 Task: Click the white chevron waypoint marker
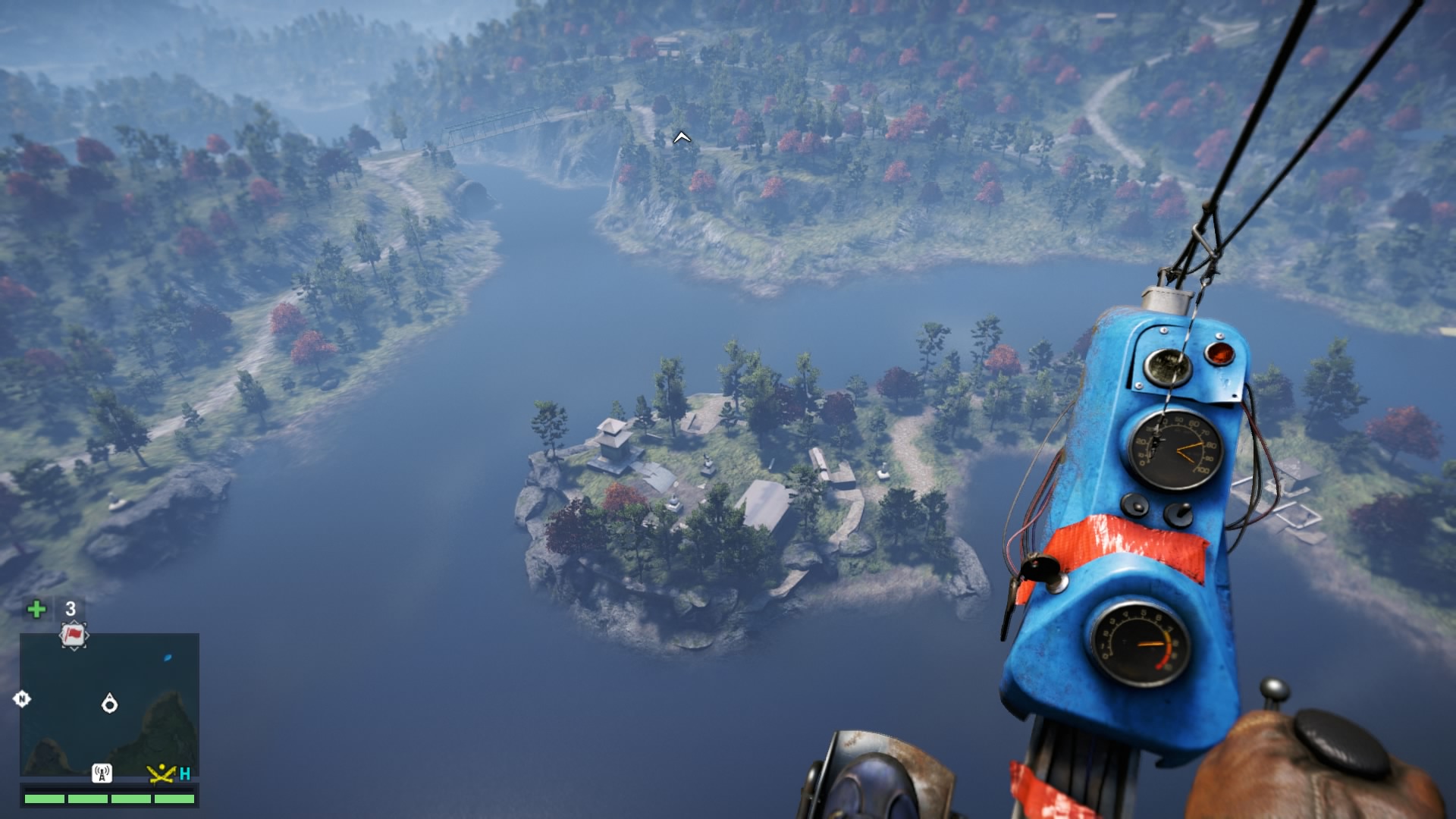click(x=682, y=137)
